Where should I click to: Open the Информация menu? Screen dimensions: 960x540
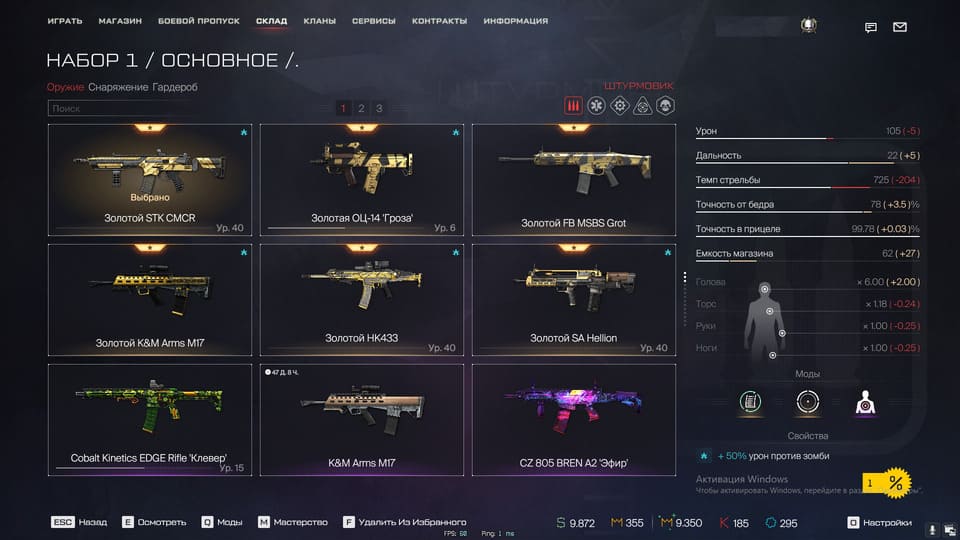pos(515,21)
